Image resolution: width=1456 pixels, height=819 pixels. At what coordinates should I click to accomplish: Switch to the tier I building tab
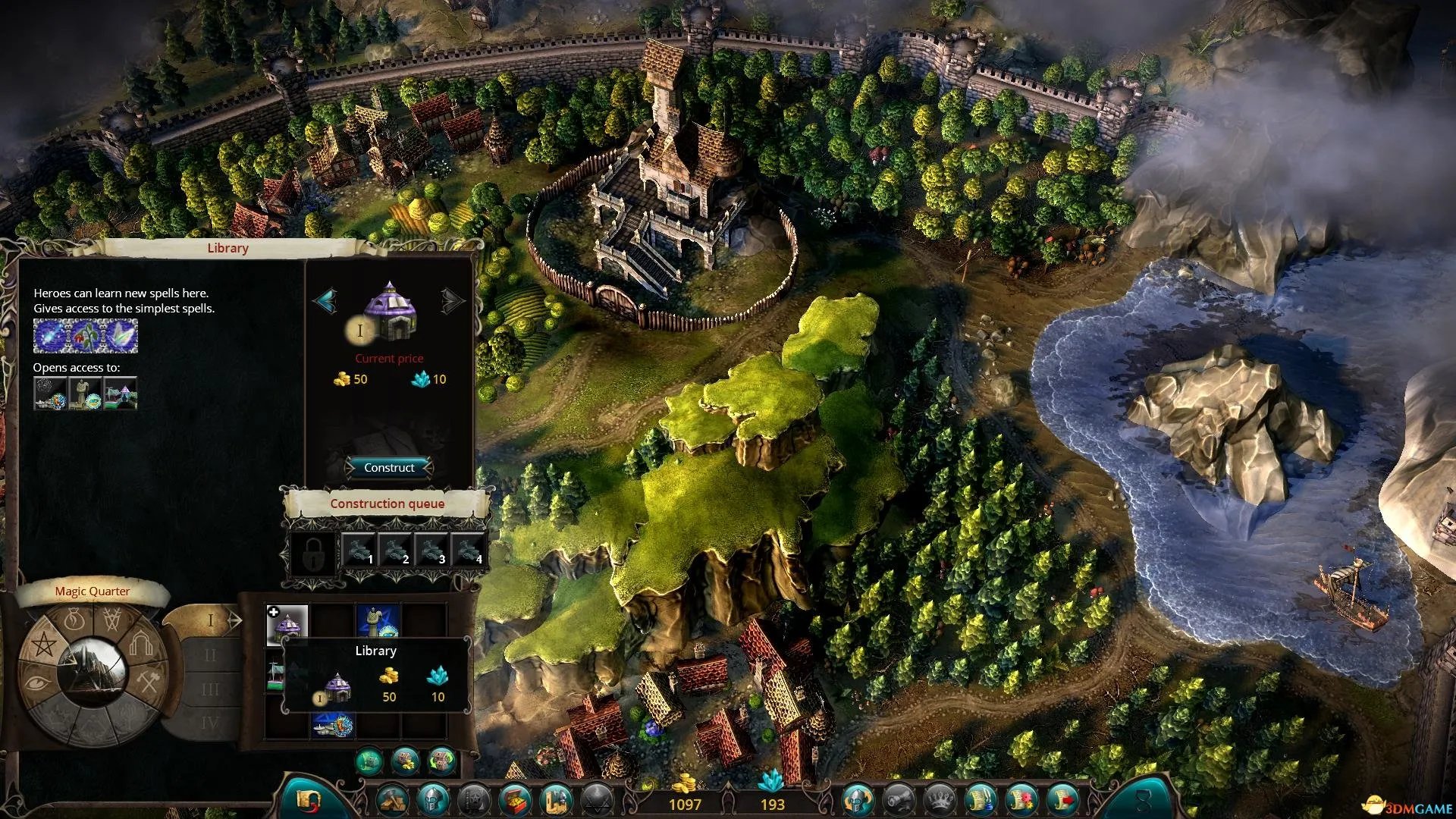pos(212,621)
